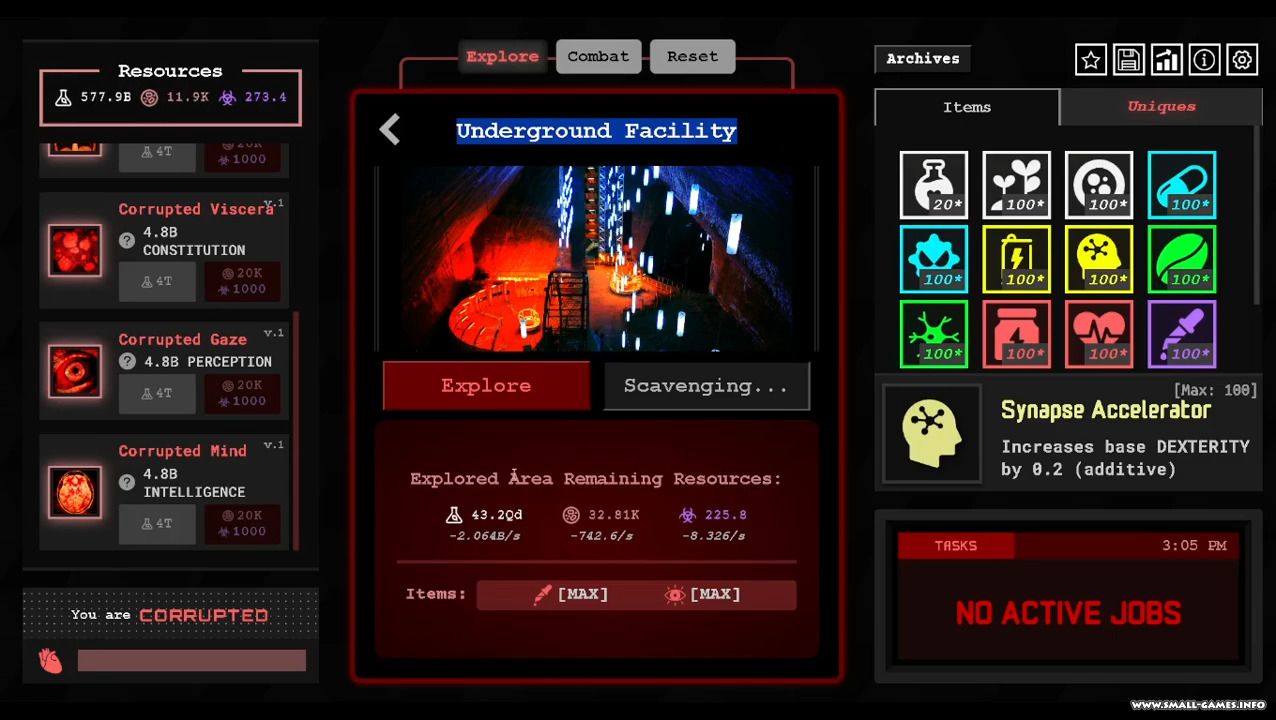This screenshot has width=1276, height=720.
Task: Go back with the left arrow
Action: (x=390, y=130)
